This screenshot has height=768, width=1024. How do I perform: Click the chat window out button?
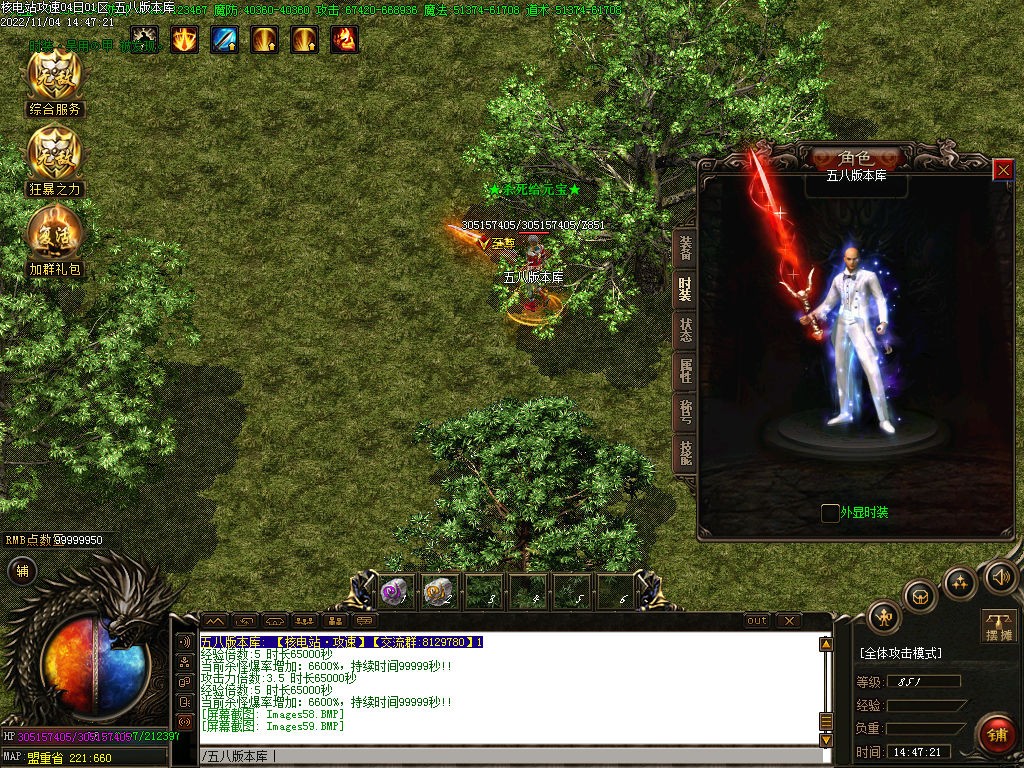[x=757, y=621]
